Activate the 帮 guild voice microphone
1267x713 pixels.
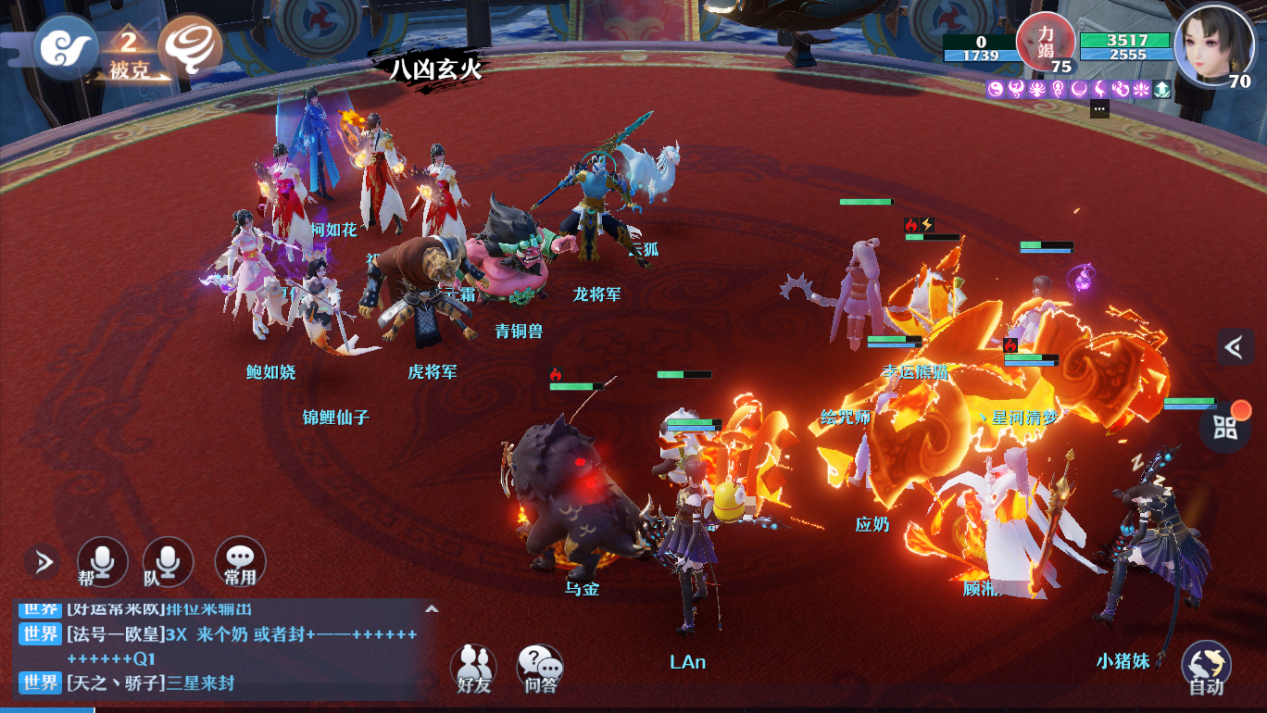pos(103,562)
